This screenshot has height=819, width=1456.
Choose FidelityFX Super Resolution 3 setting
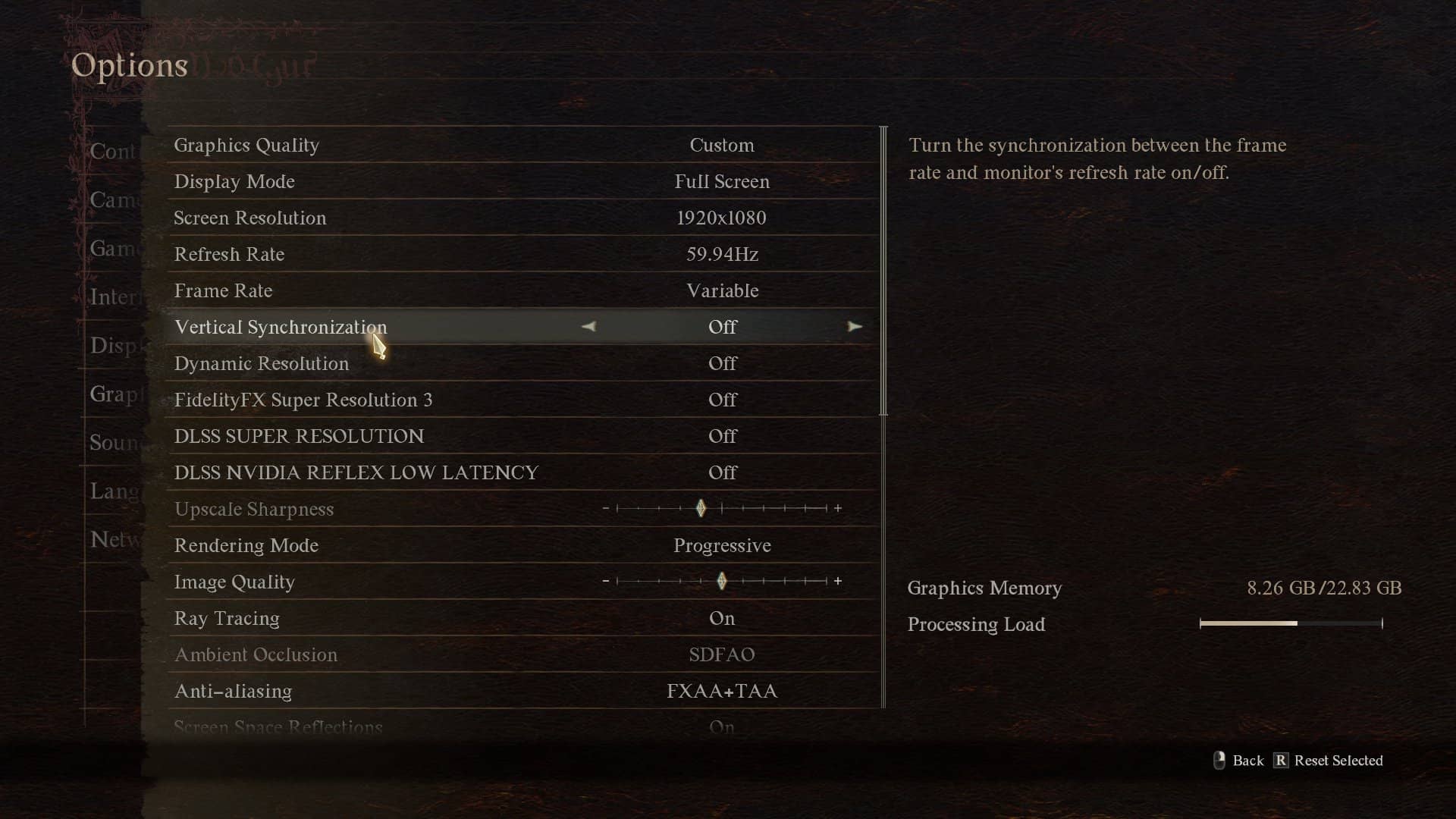point(523,400)
